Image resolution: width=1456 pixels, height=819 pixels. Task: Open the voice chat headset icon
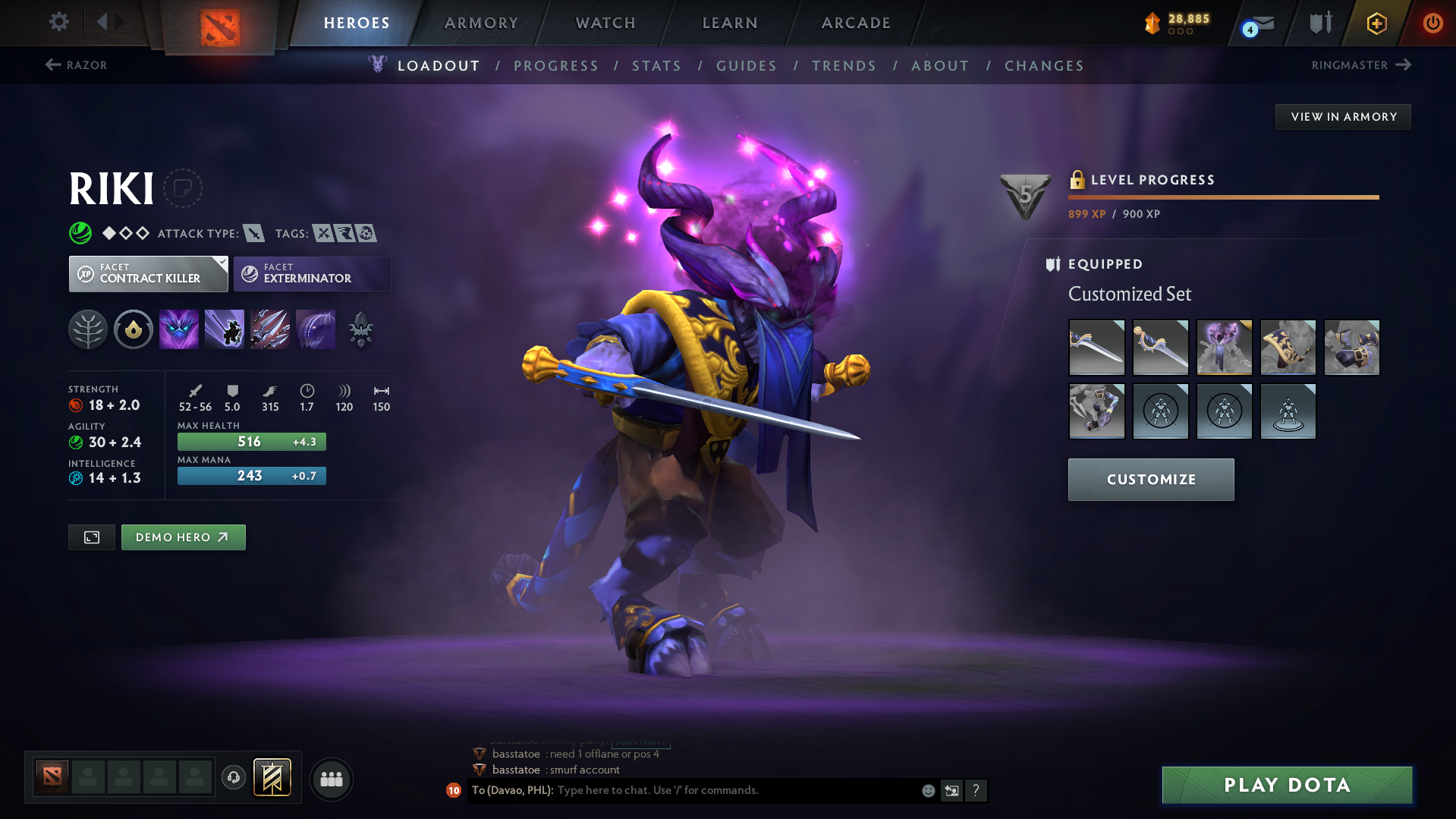pyautogui.click(x=233, y=778)
